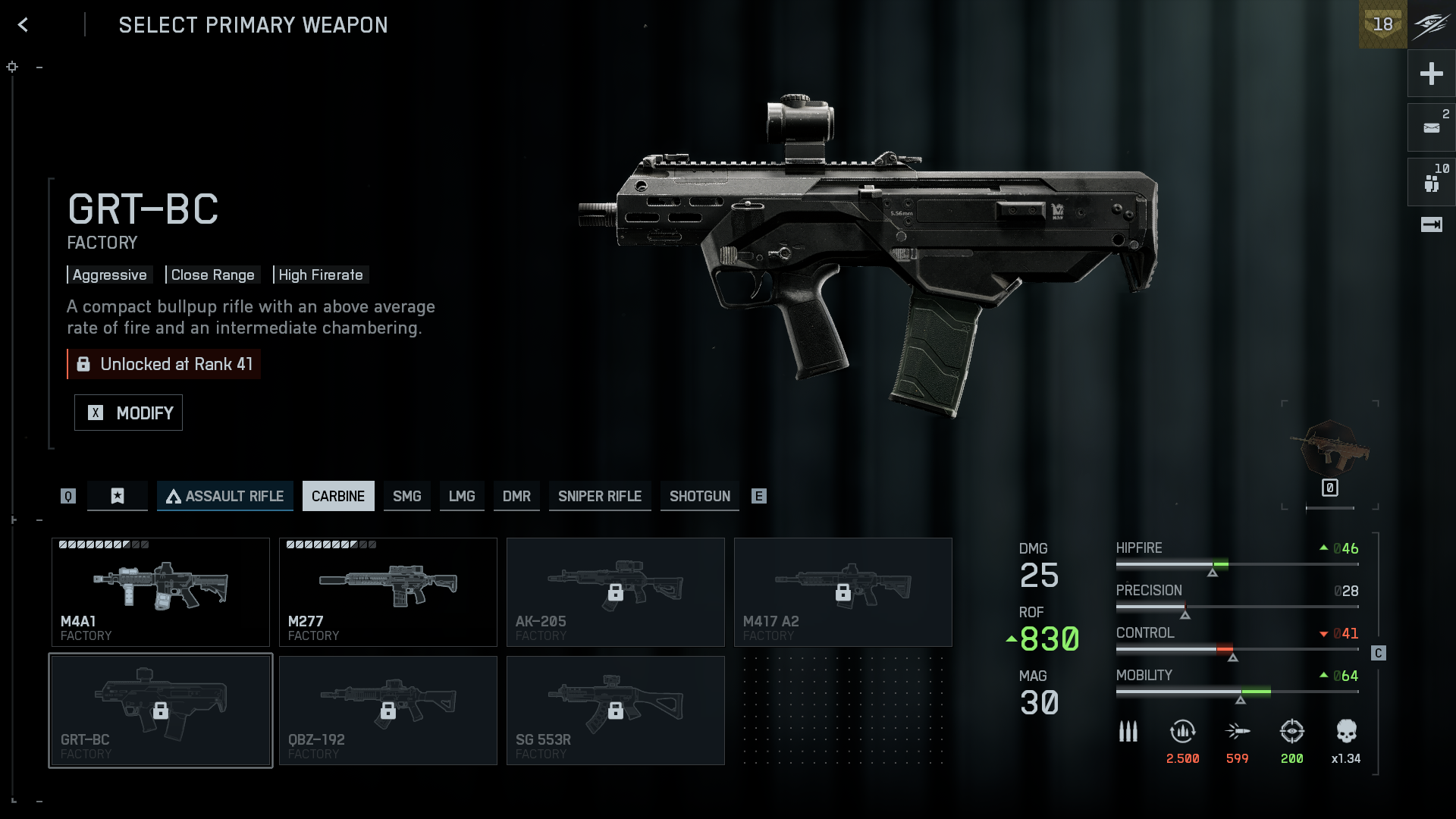Choose the M277 Factory carbine

click(388, 592)
